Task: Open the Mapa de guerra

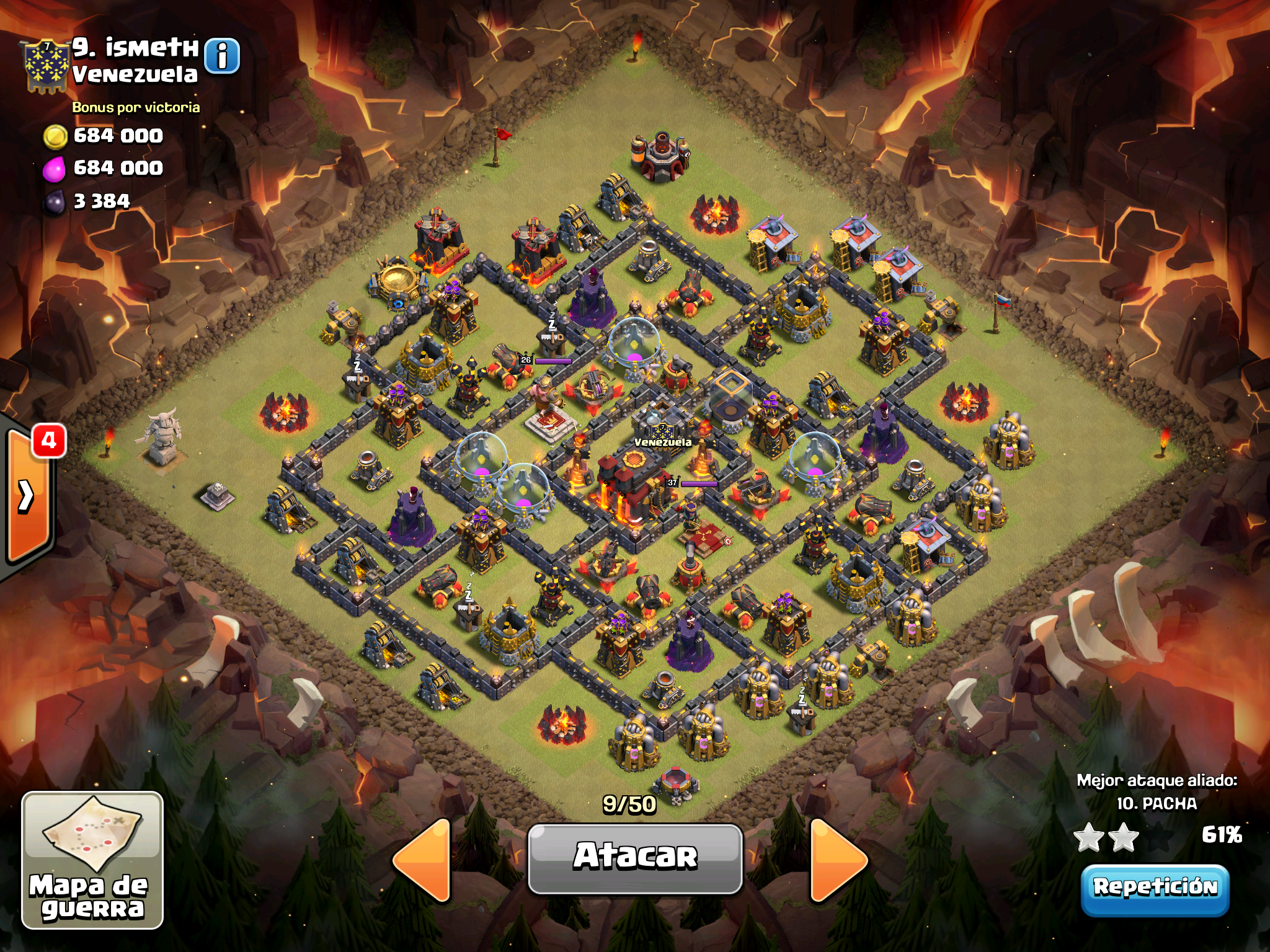Action: (92, 860)
